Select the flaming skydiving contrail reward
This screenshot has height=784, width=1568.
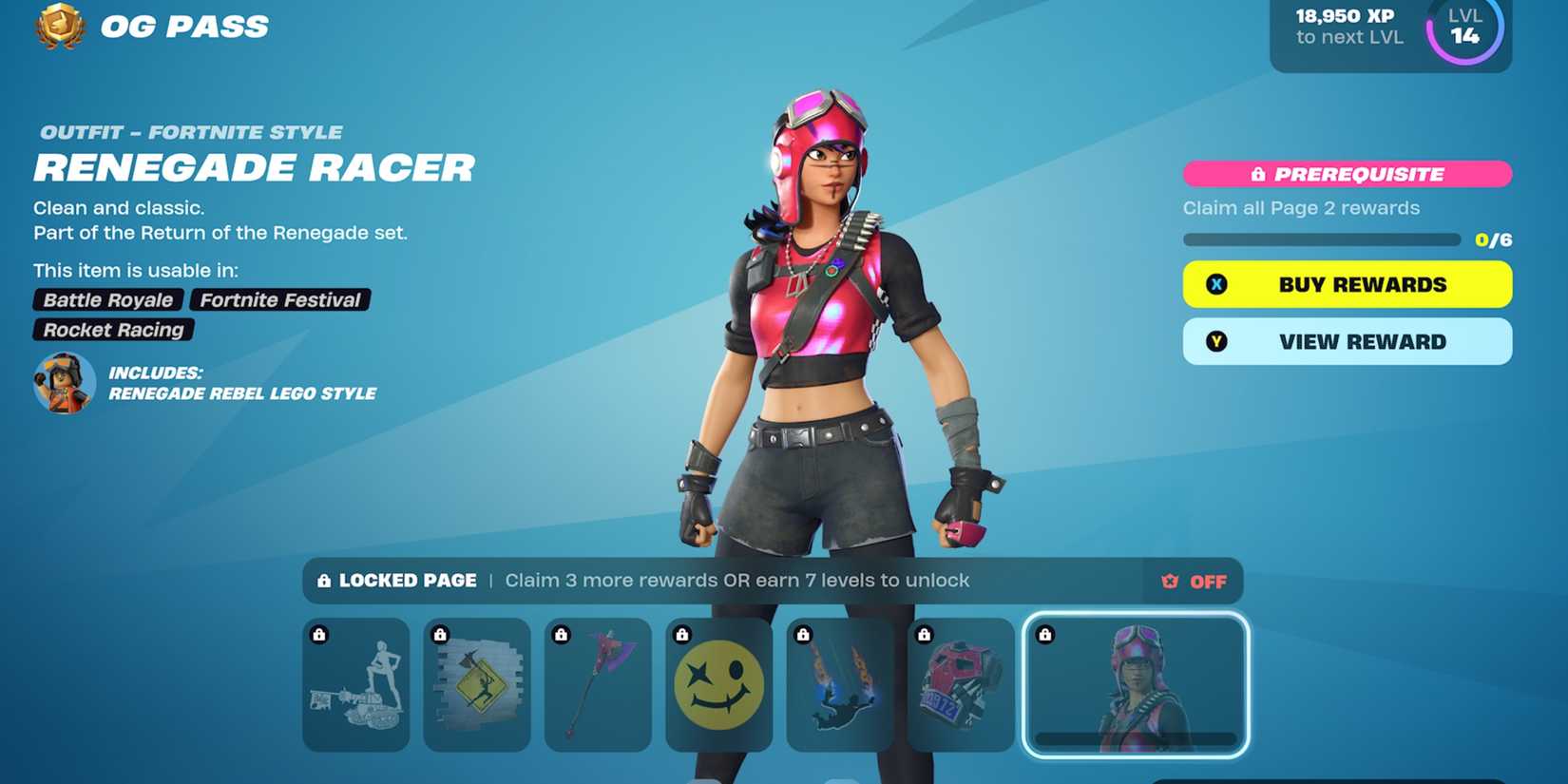[838, 684]
